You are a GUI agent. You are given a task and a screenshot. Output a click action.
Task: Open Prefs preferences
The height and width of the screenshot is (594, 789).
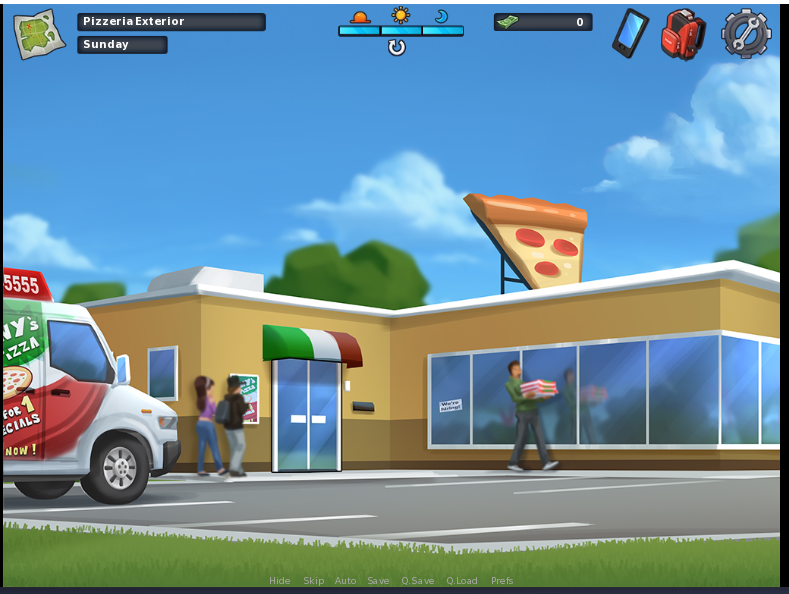coord(502,581)
